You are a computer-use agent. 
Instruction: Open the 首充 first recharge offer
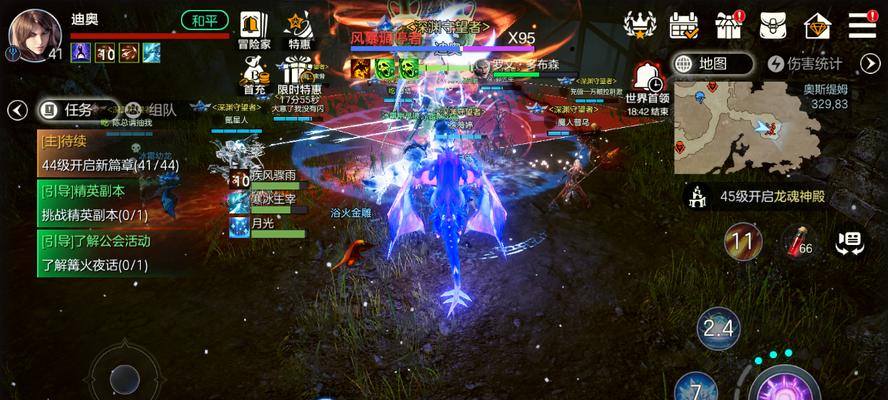pos(253,75)
